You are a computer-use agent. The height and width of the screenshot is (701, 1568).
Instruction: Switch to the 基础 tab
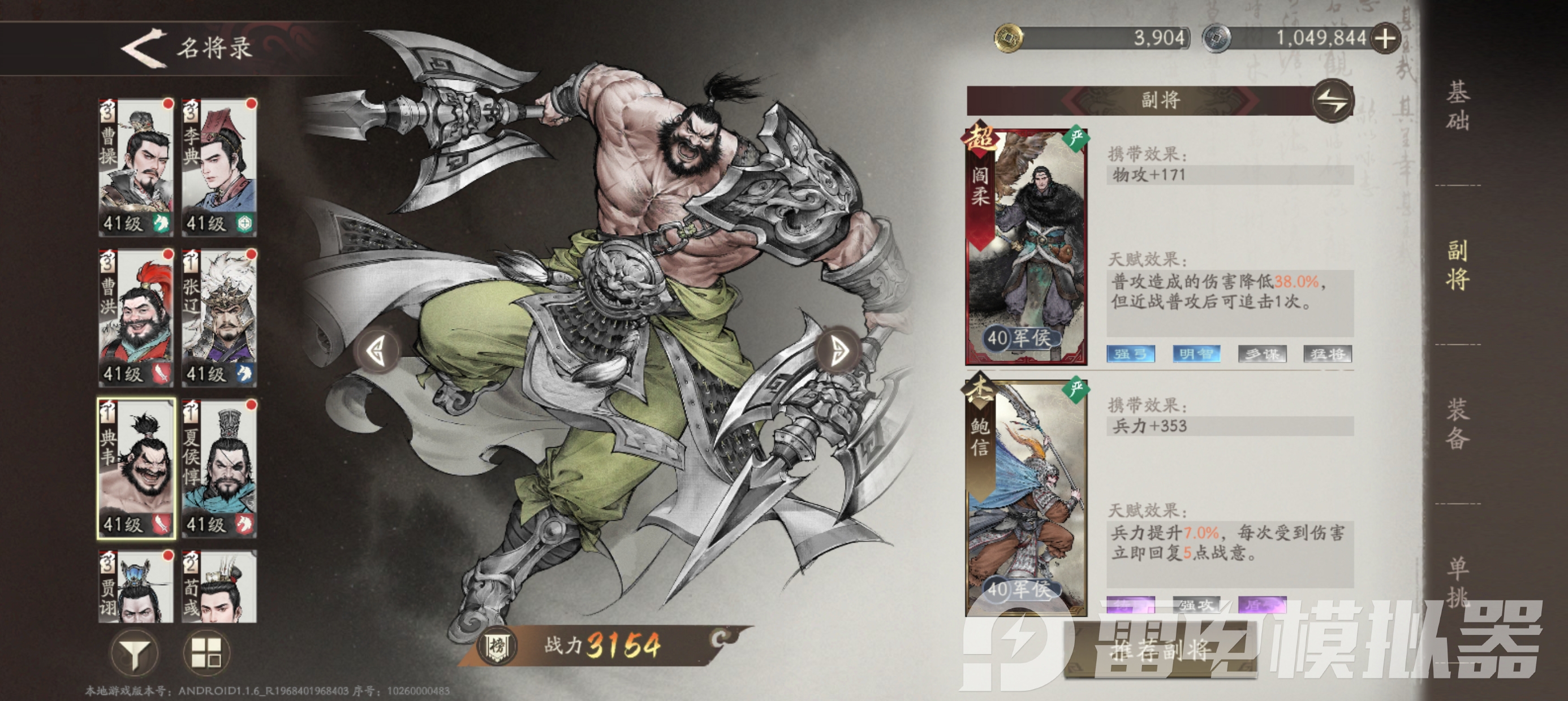click(x=1458, y=106)
